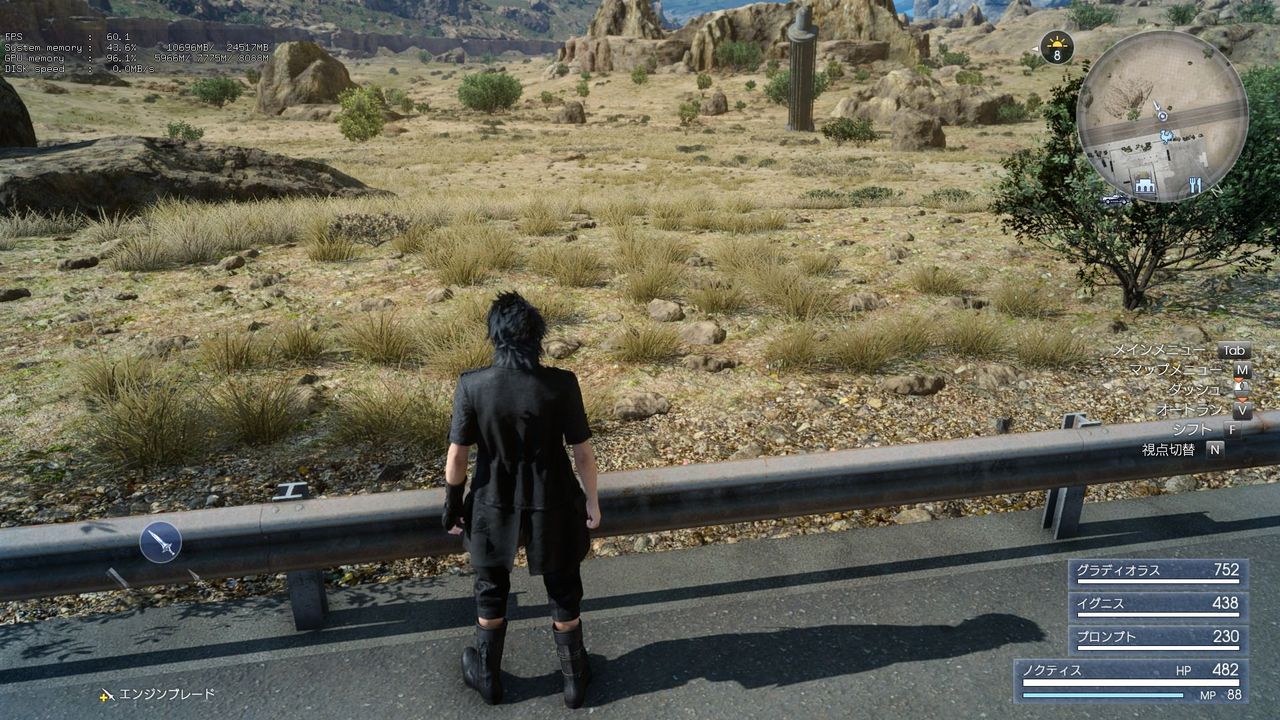
Task: Open マップメニュー using the M prompt
Action: point(1243,371)
